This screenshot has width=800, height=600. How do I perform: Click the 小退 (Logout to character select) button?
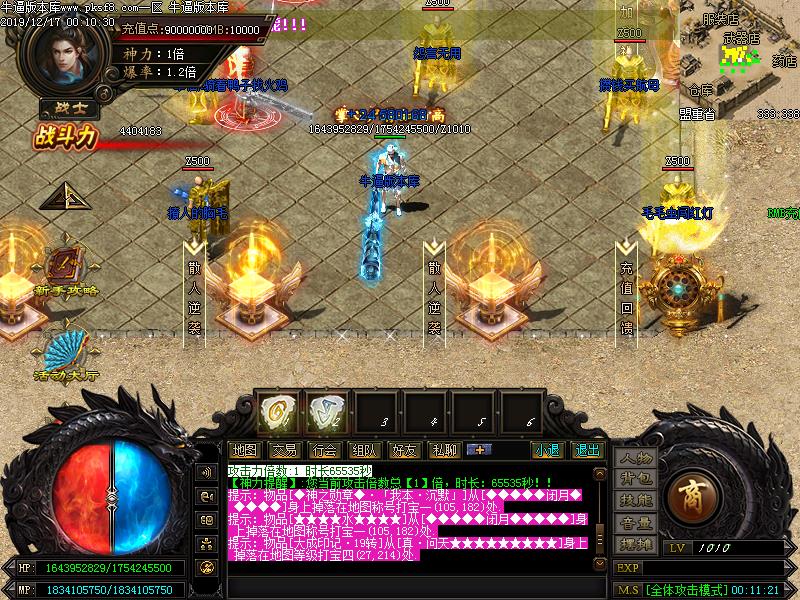(x=547, y=450)
